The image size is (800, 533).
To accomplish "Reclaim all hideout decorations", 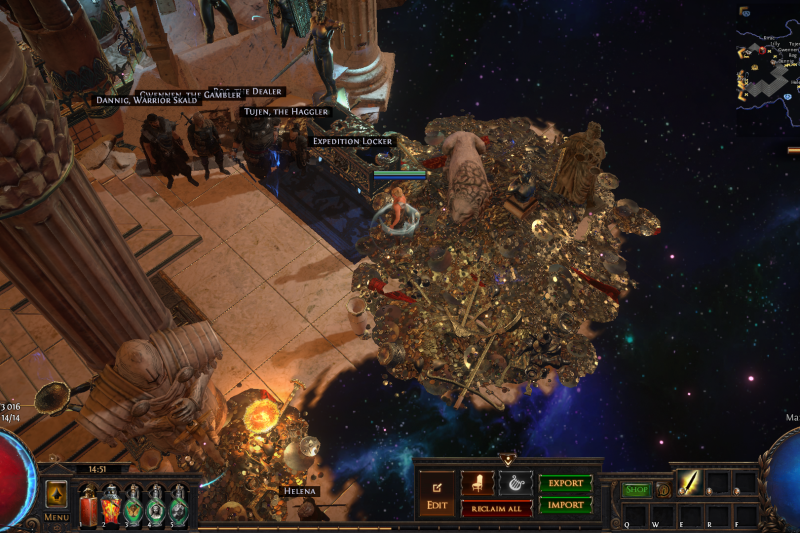I will click(x=496, y=508).
